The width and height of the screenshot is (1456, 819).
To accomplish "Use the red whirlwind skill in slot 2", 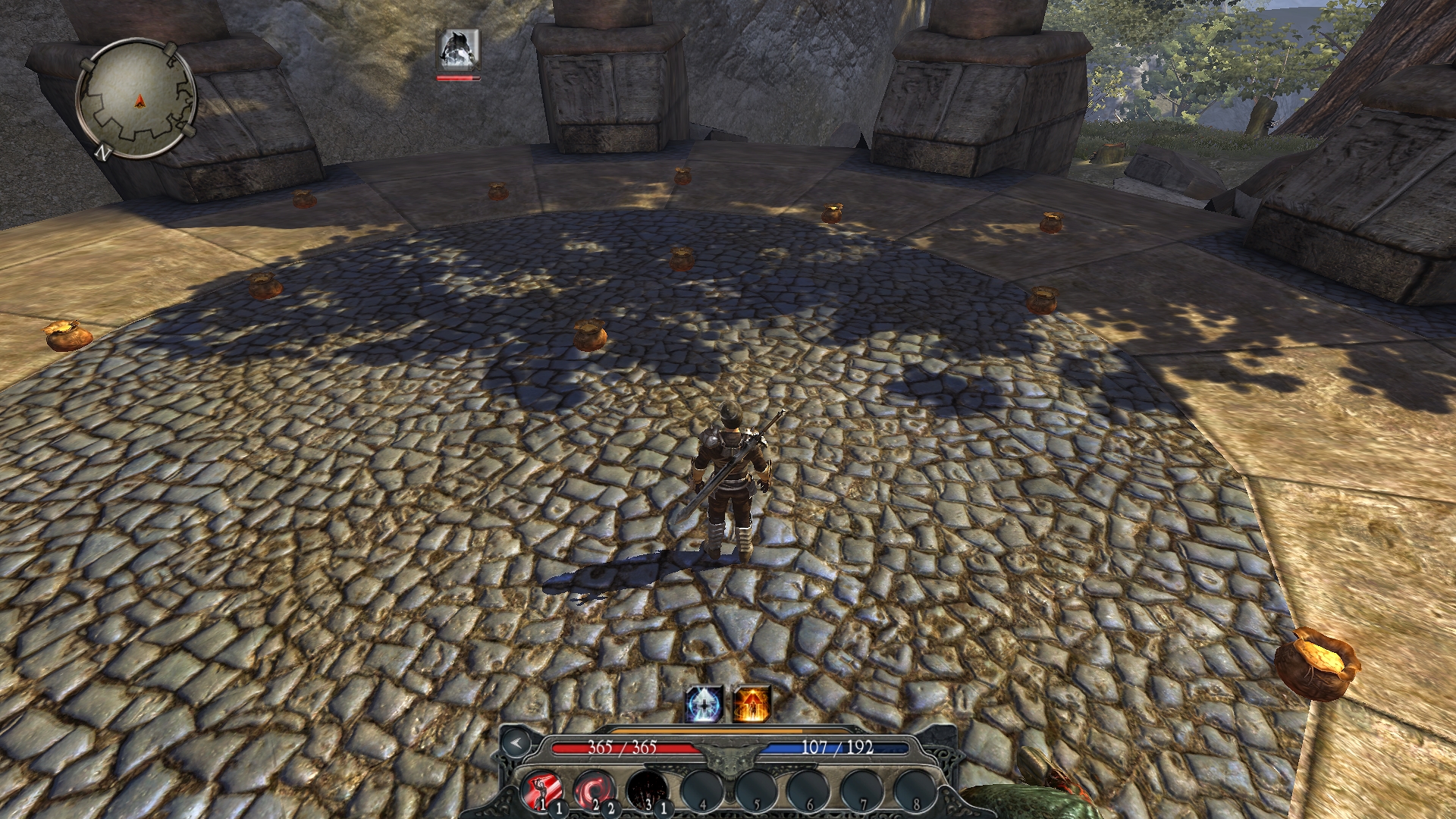I will pyautogui.click(x=595, y=790).
